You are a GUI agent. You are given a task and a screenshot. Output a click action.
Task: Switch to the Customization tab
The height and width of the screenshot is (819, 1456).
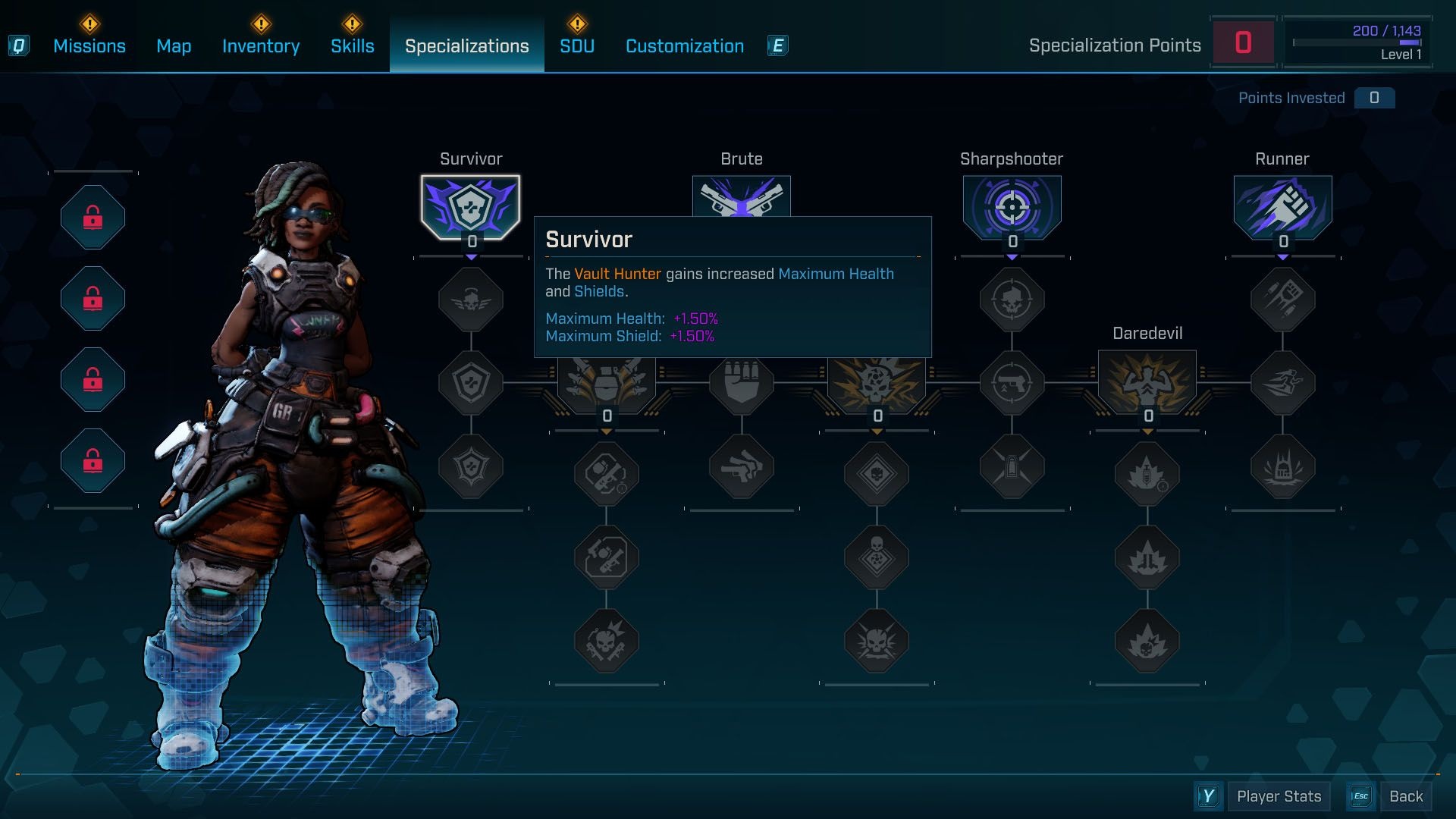tap(685, 46)
